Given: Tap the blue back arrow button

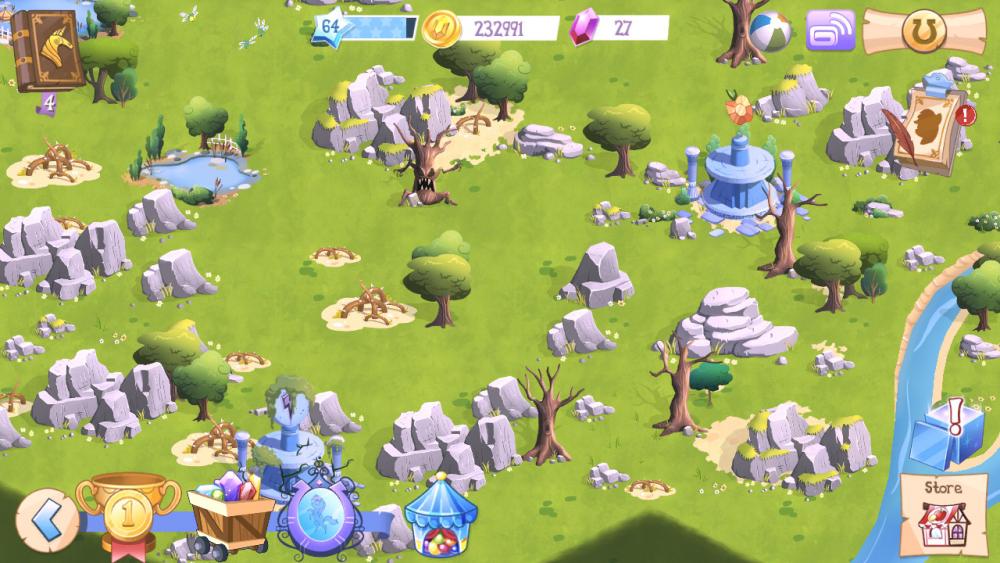Looking at the screenshot, I should coord(43,519).
